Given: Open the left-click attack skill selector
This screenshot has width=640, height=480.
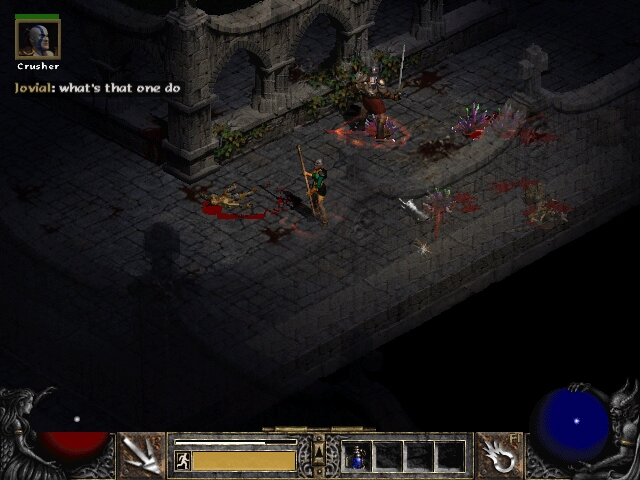Looking at the screenshot, I should [142, 455].
